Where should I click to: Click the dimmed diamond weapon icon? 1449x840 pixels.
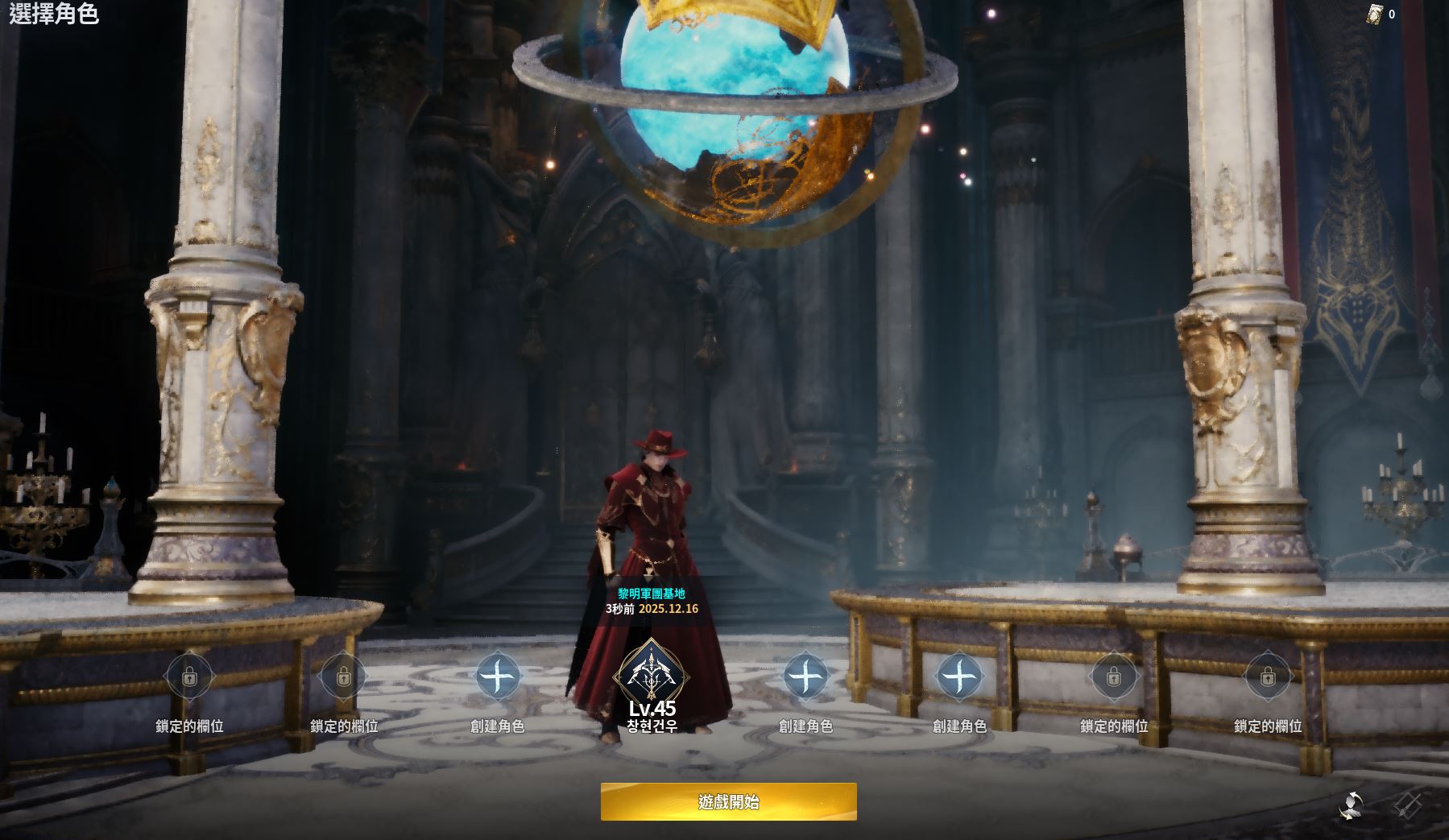(1409, 804)
